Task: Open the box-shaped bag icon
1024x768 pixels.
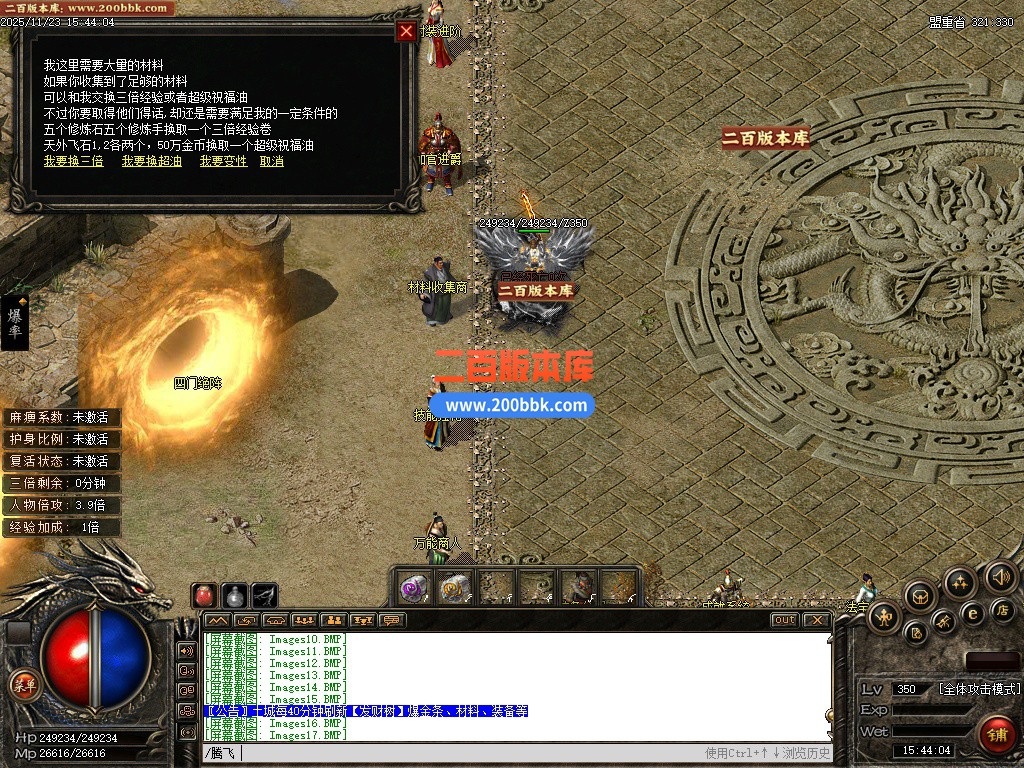Action: point(920,596)
